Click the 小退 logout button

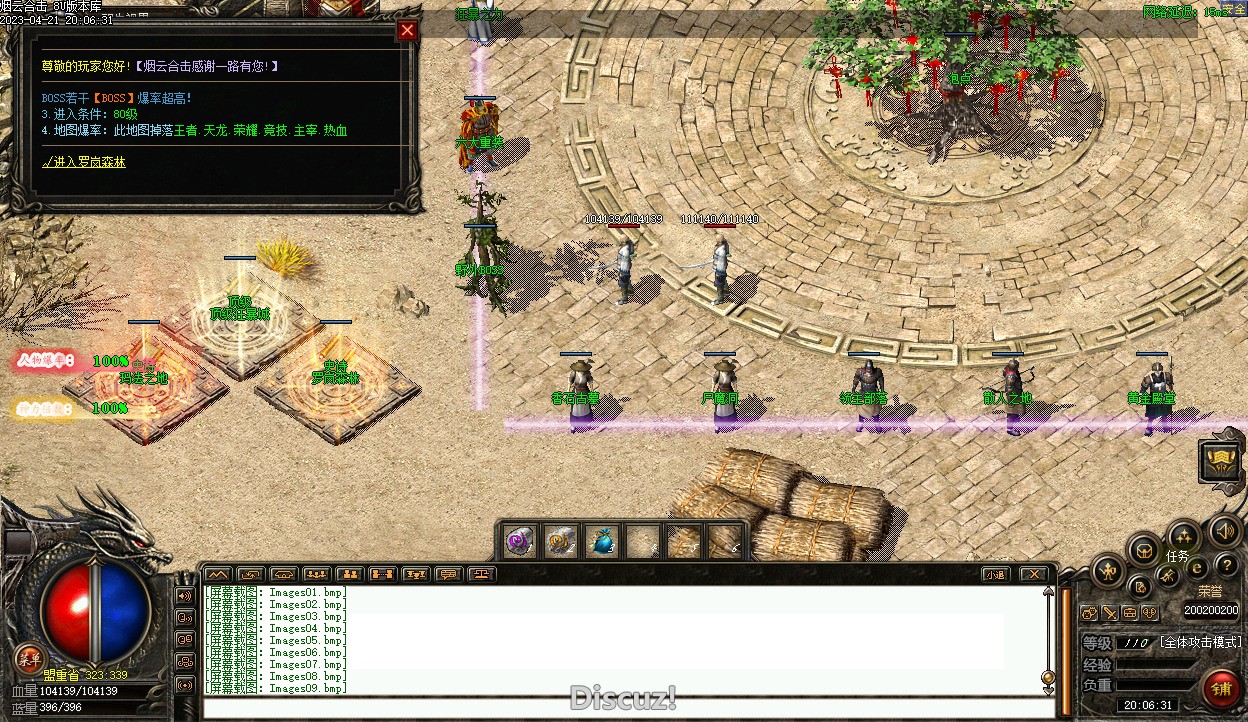(x=994, y=574)
